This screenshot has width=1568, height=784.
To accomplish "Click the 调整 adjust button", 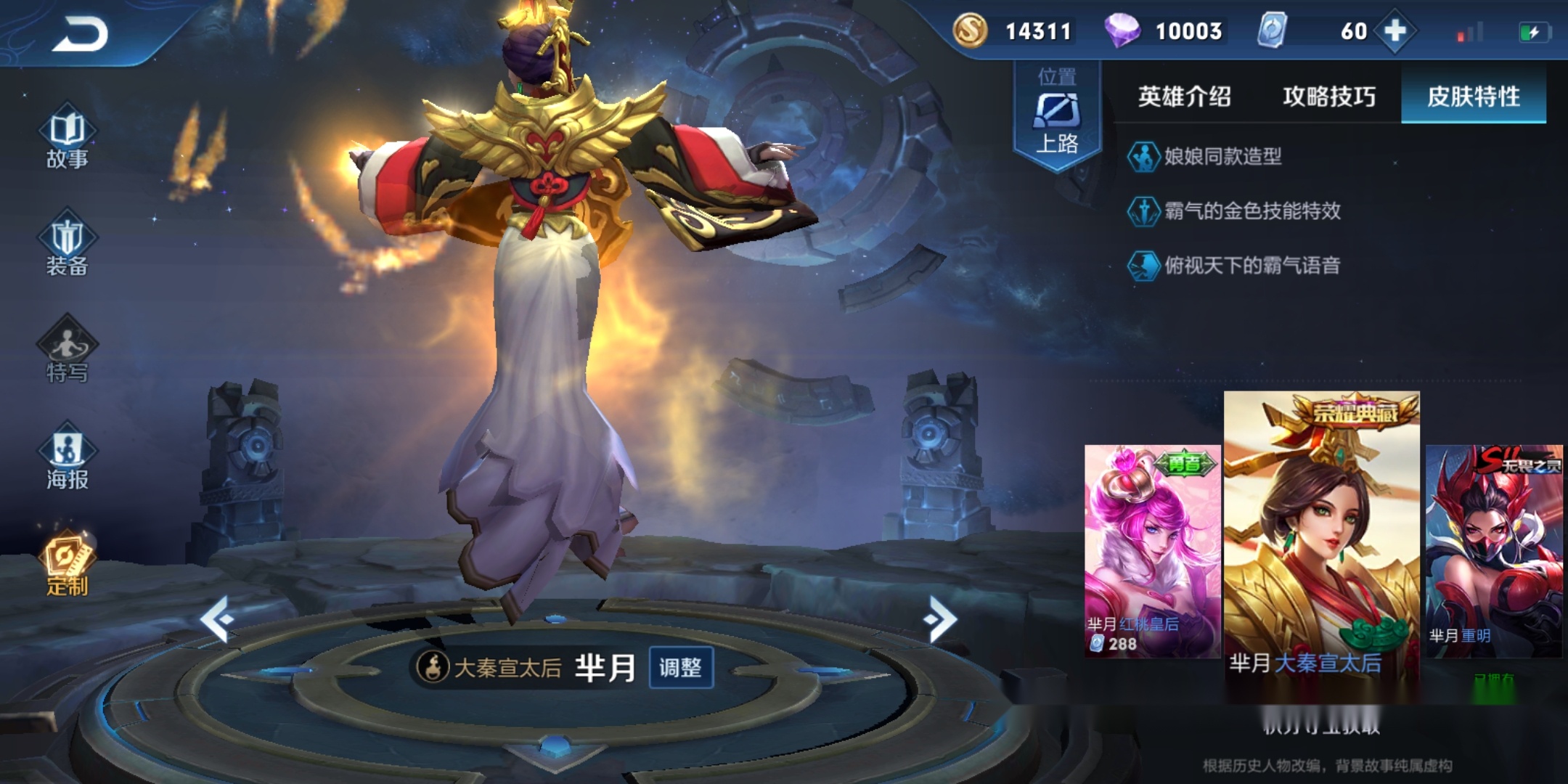I will pos(680,667).
